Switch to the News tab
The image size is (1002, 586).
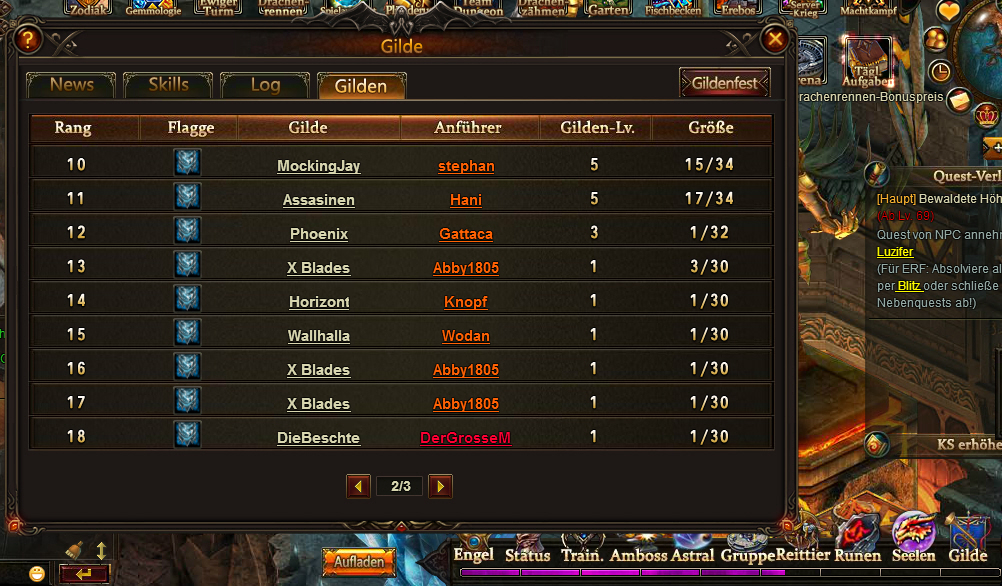71,85
